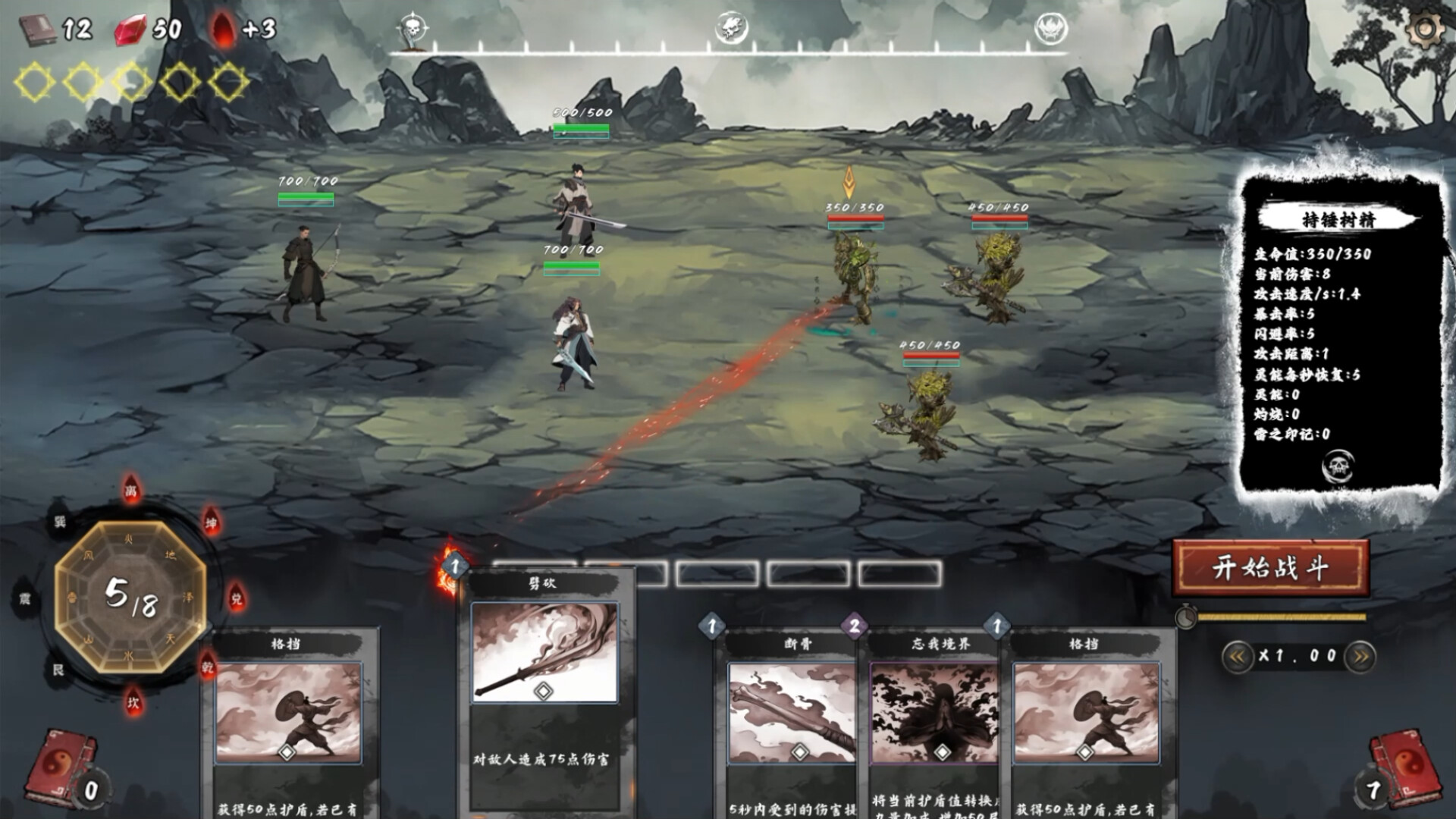Click the first skull marker on progress track
The image size is (1456, 819).
412,29
